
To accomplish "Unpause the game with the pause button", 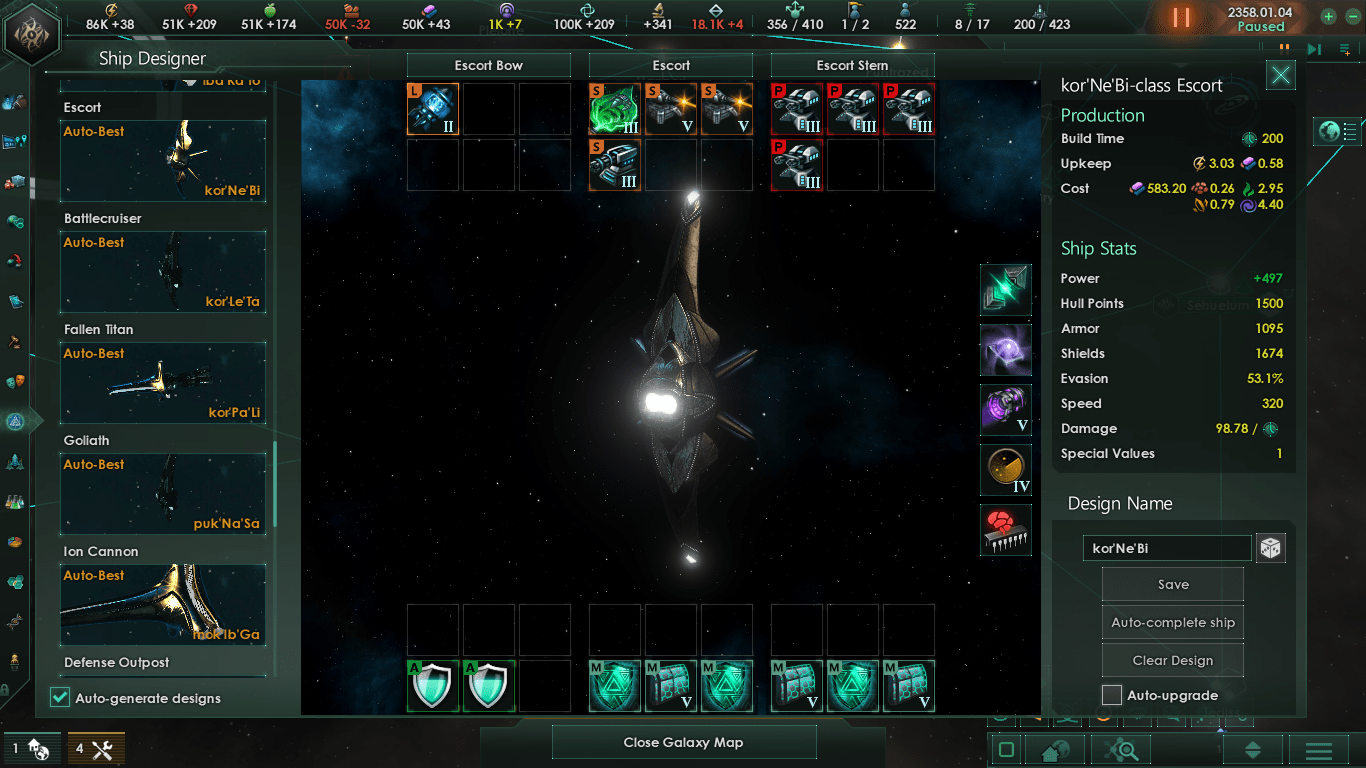I will click(1181, 17).
